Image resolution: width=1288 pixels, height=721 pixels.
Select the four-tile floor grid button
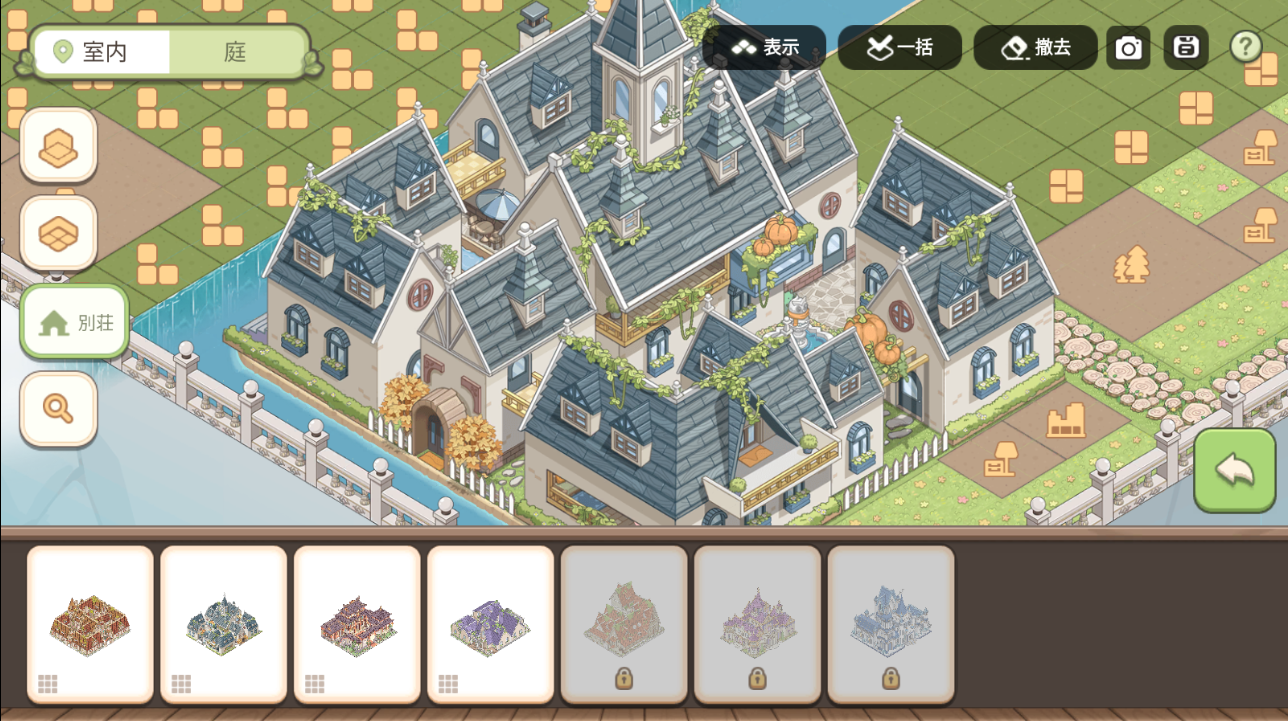(59, 234)
